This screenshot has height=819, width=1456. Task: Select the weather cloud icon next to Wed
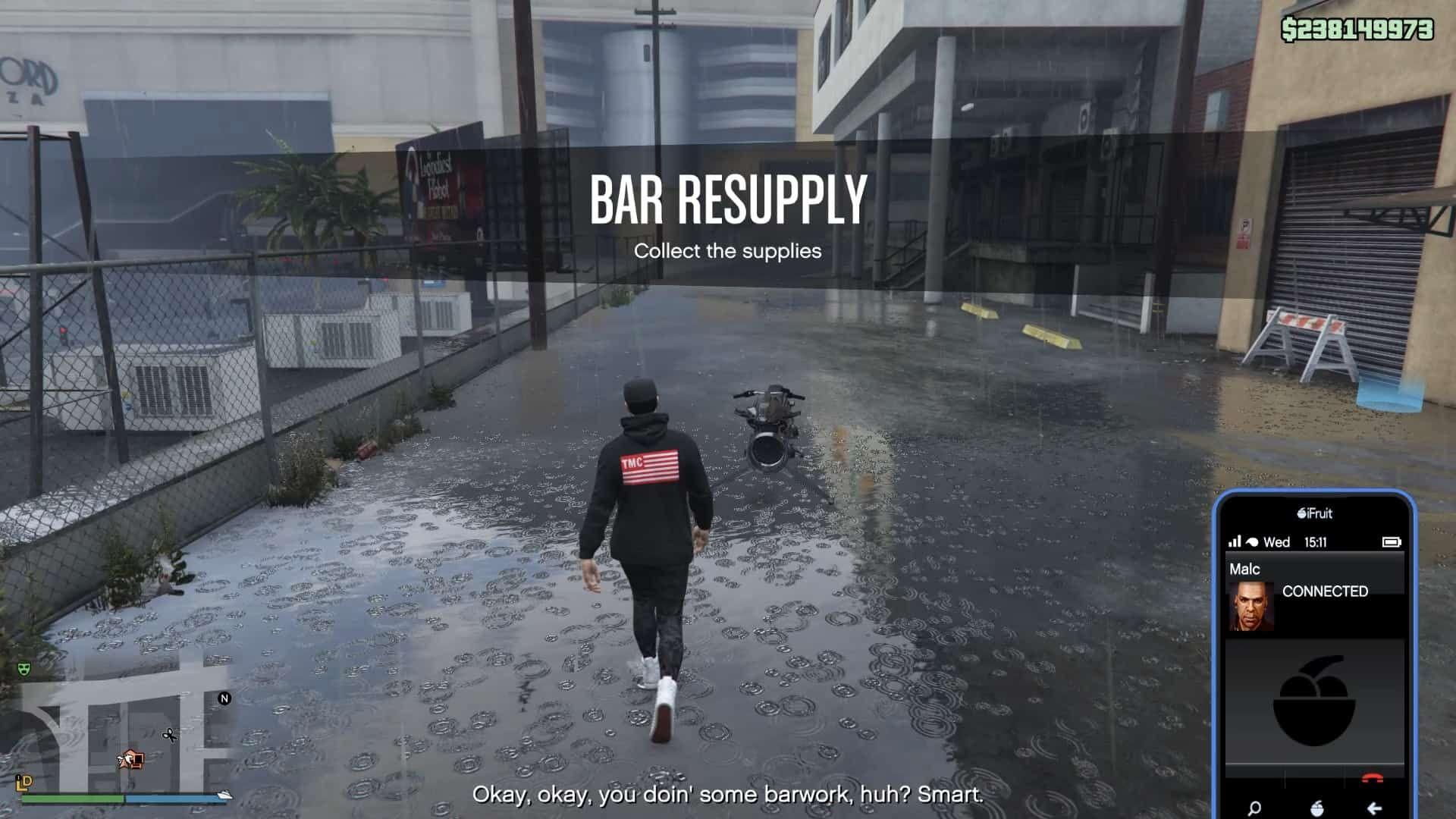[x=1252, y=542]
